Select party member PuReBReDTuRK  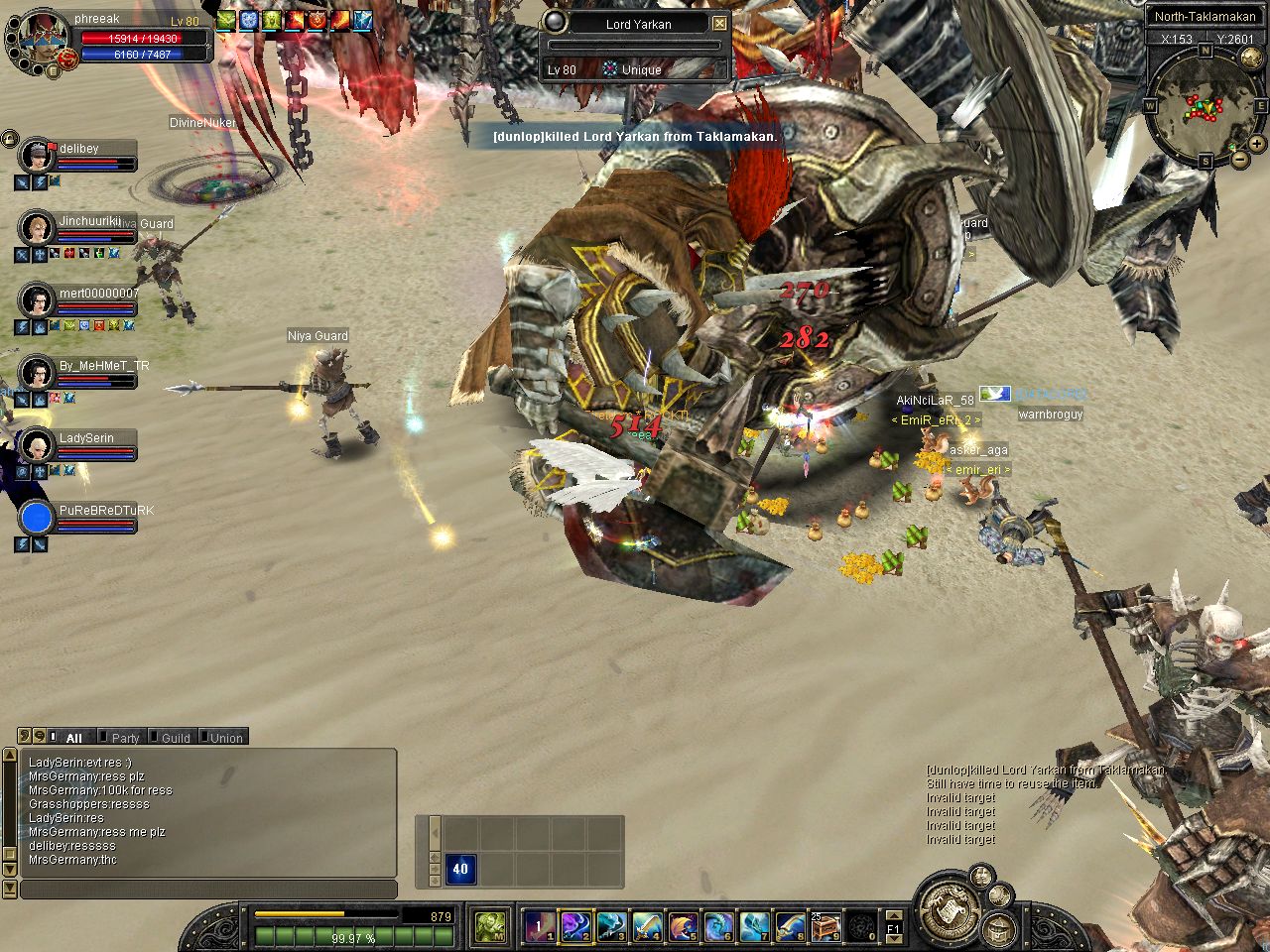point(105,511)
